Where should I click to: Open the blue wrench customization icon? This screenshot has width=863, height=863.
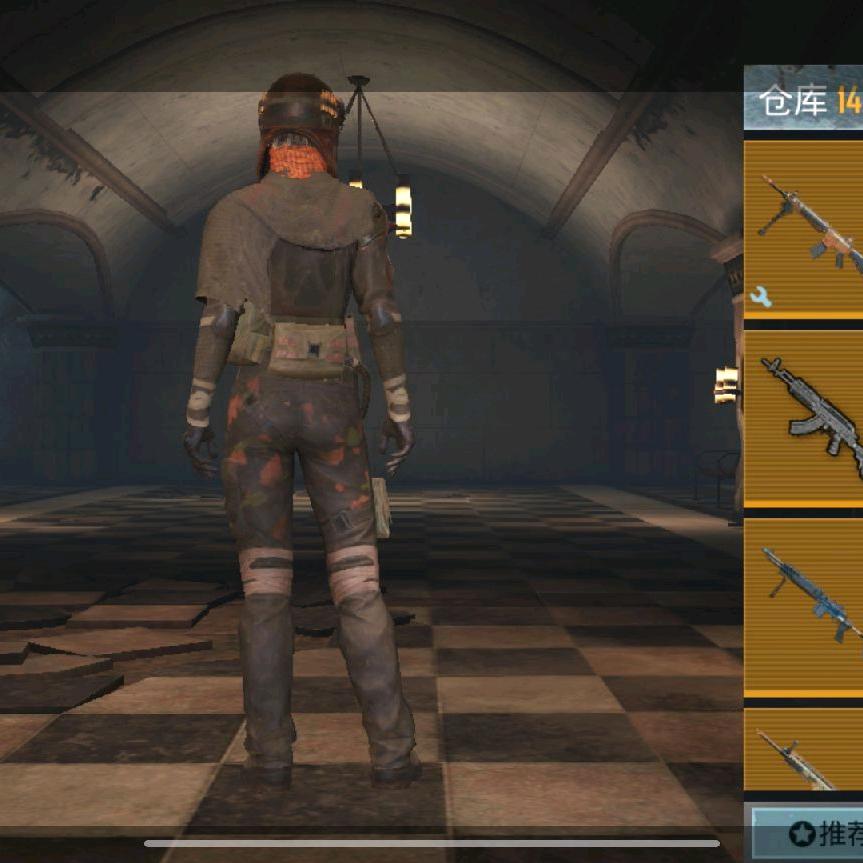coord(760,296)
